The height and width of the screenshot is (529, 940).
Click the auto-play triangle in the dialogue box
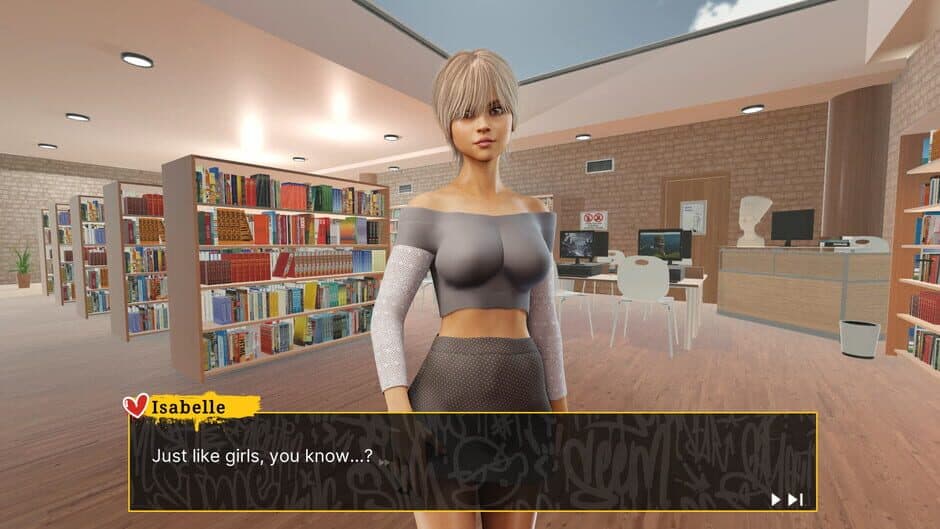775,499
